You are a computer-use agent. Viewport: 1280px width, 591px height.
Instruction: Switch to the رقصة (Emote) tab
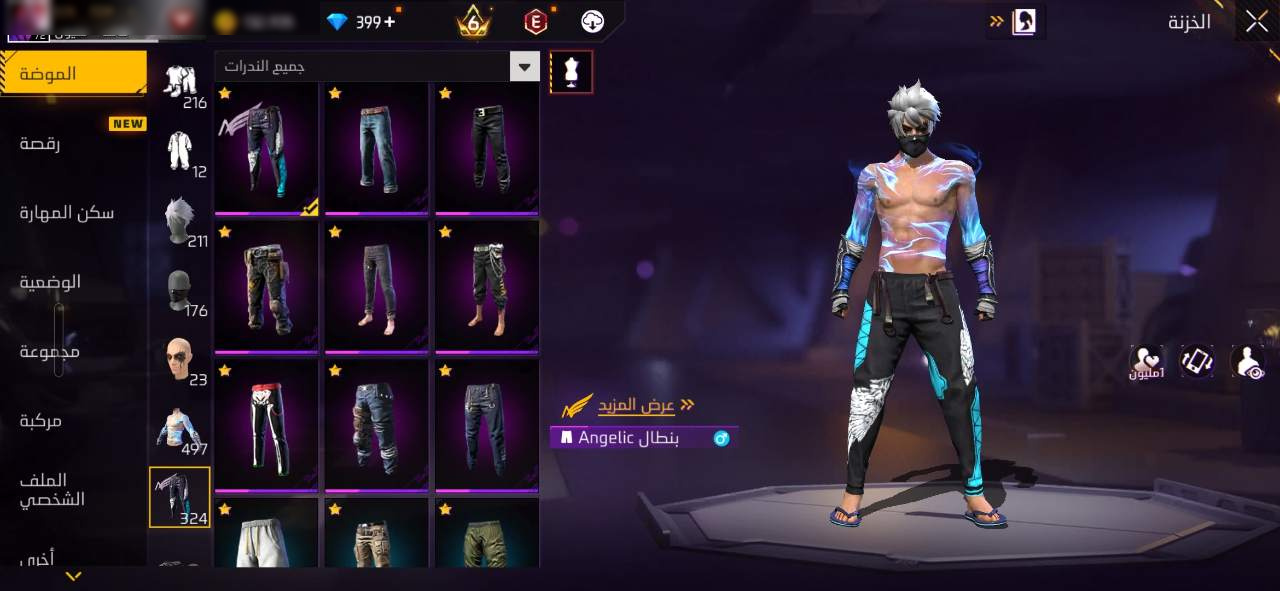pyautogui.click(x=40, y=144)
